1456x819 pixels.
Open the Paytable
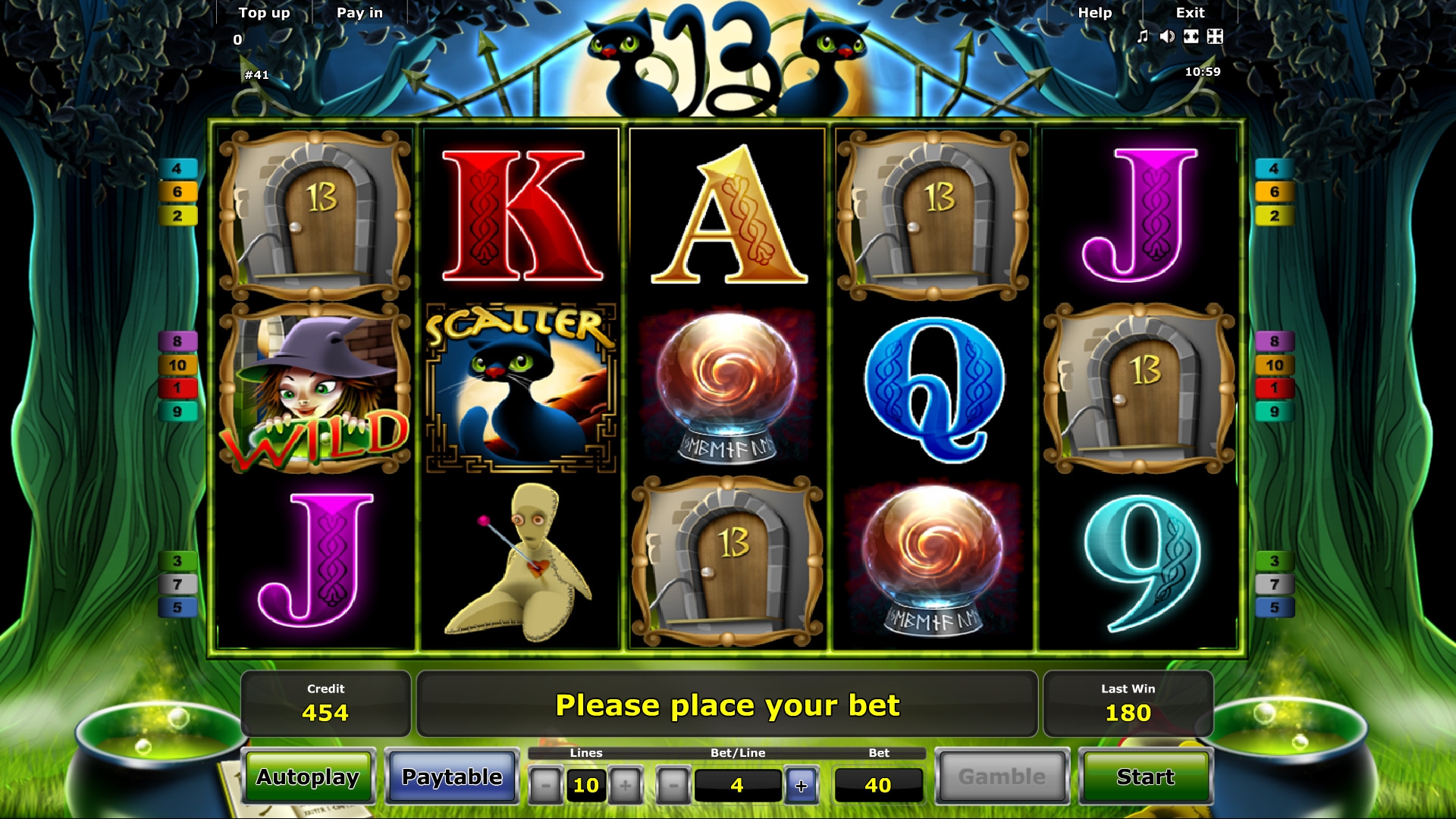click(452, 777)
